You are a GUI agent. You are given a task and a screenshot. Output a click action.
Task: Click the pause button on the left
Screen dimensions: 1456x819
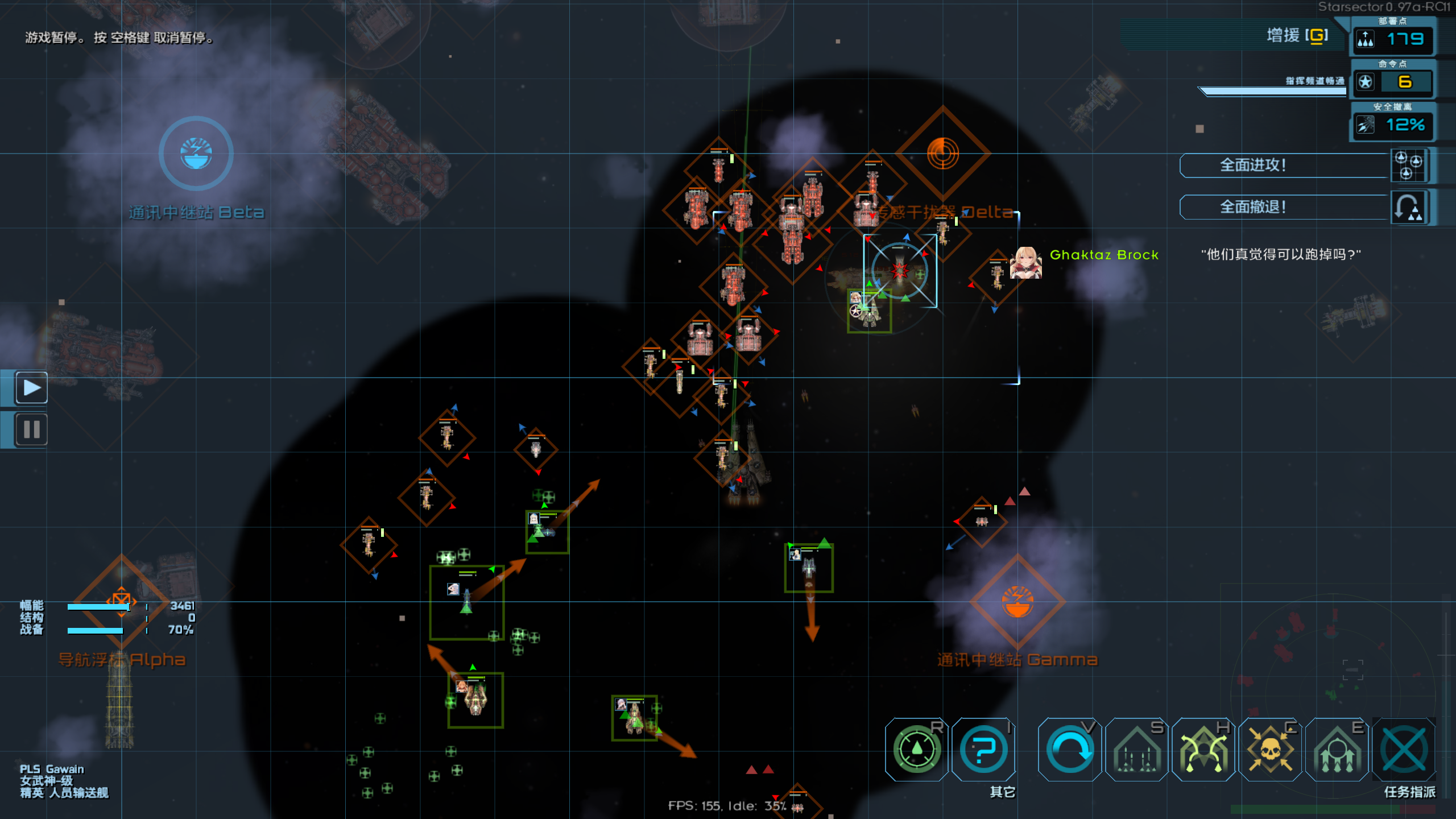coord(32,429)
